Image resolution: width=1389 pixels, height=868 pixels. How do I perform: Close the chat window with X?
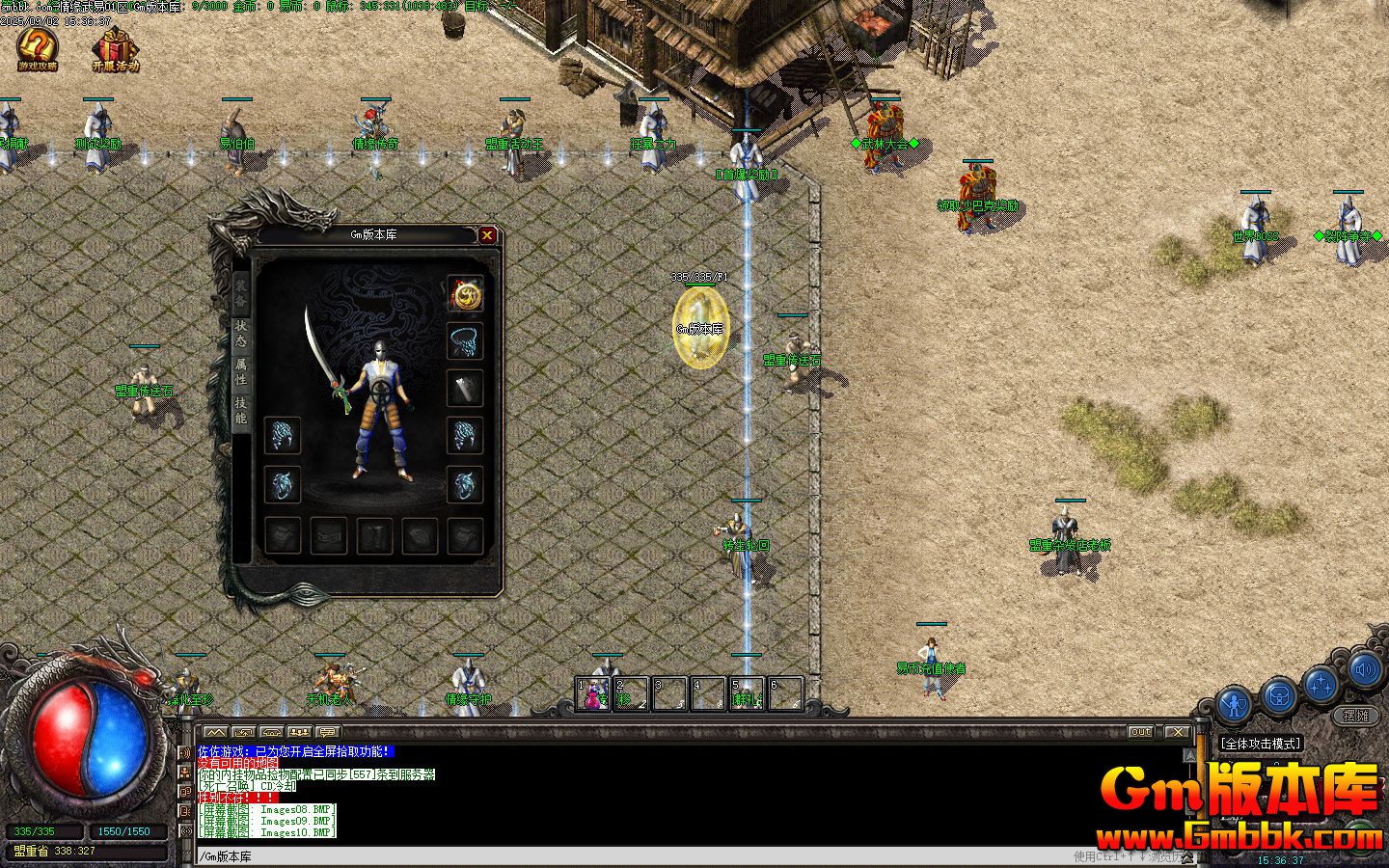click(1177, 732)
